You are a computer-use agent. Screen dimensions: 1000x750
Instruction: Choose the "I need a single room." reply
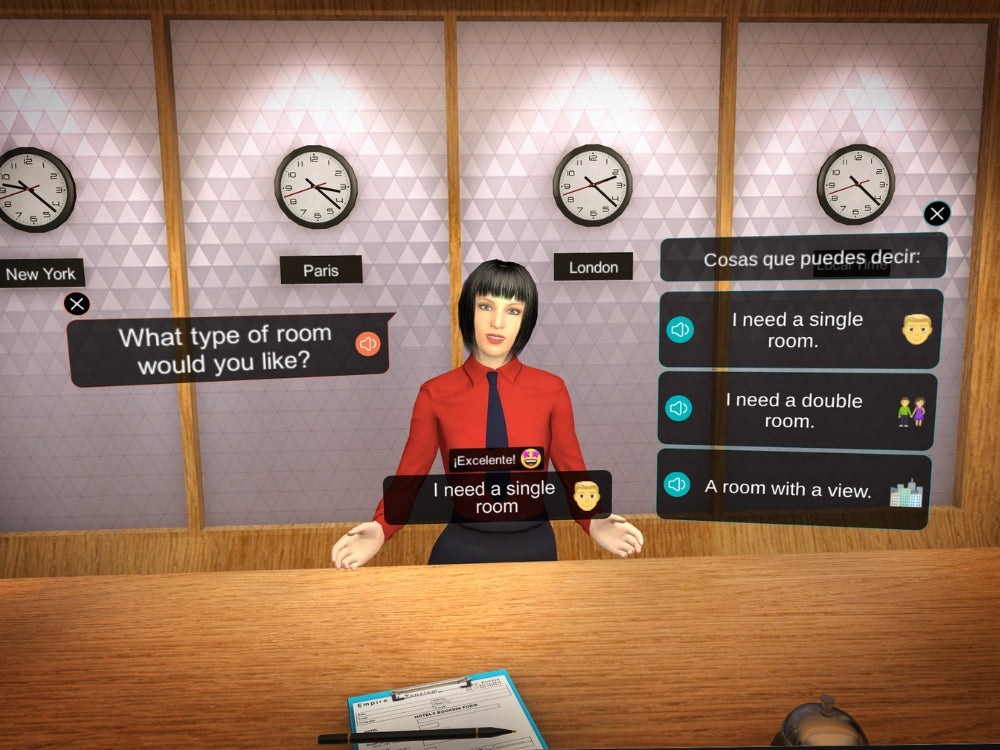[x=797, y=330]
